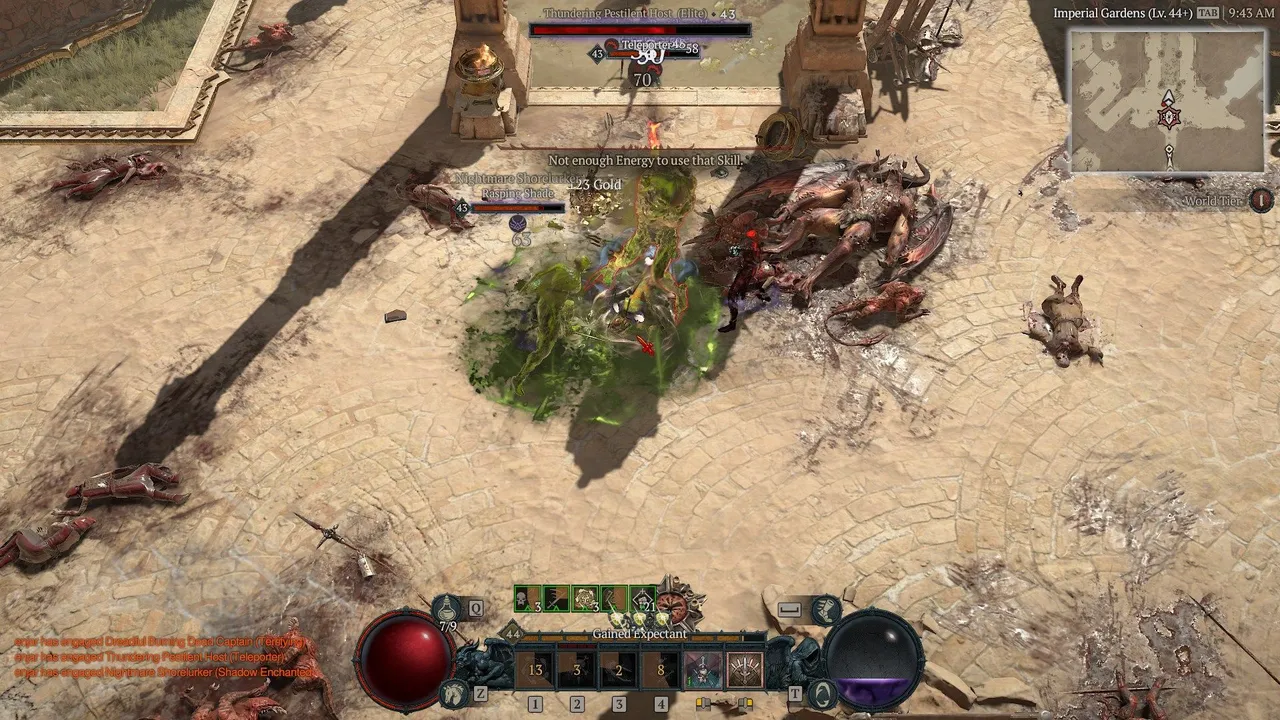Open the town portal icon

(x=822, y=692)
